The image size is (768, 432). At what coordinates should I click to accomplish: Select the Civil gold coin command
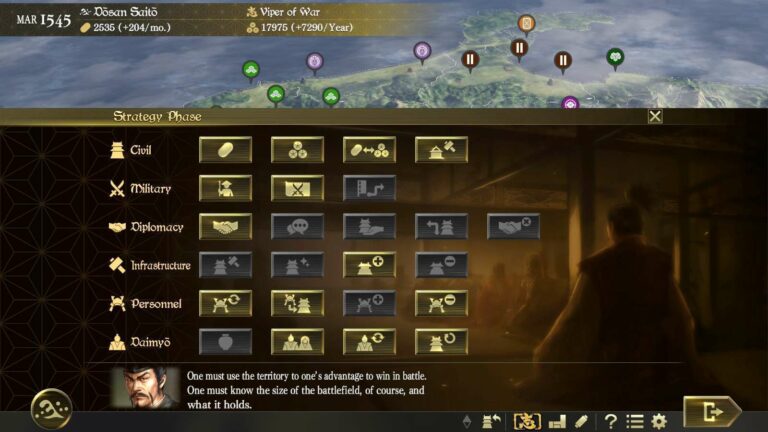pos(225,150)
